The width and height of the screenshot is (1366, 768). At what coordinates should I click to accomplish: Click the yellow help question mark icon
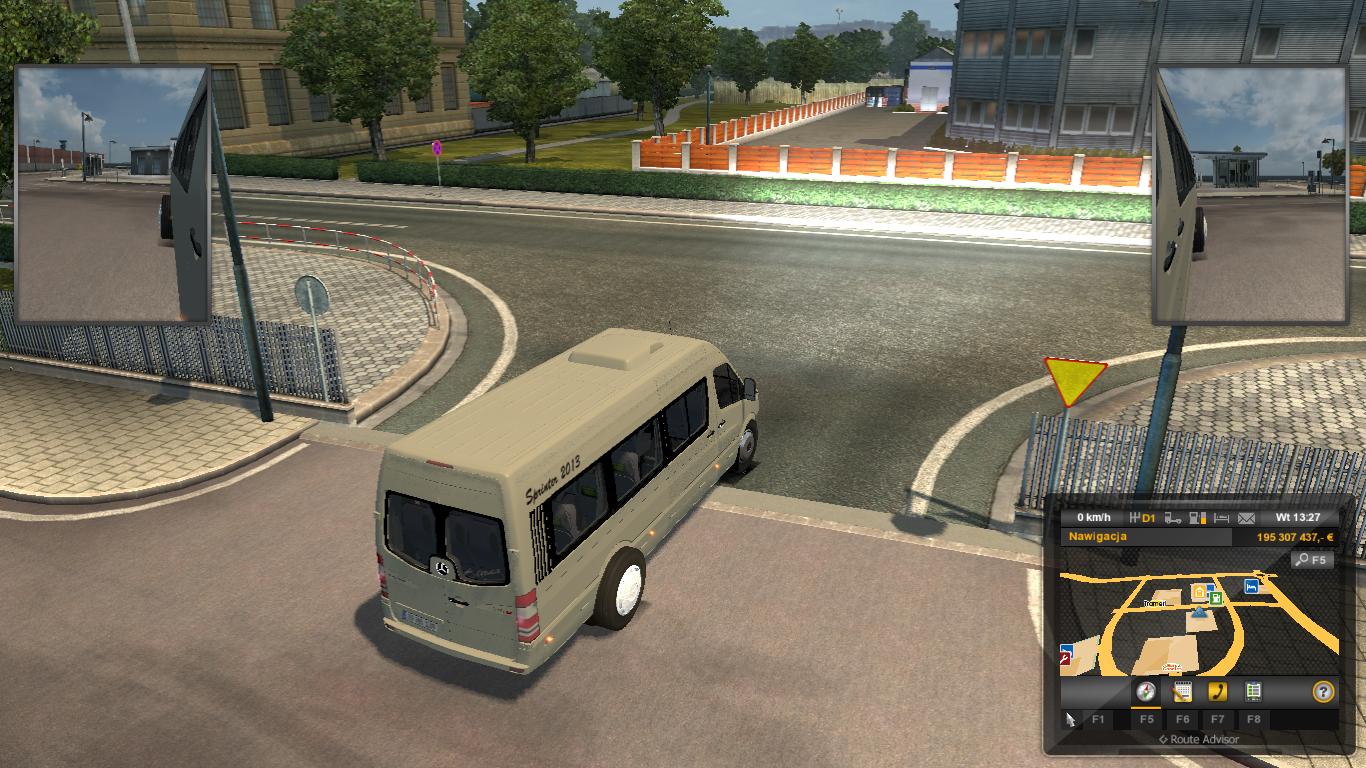click(x=1323, y=691)
